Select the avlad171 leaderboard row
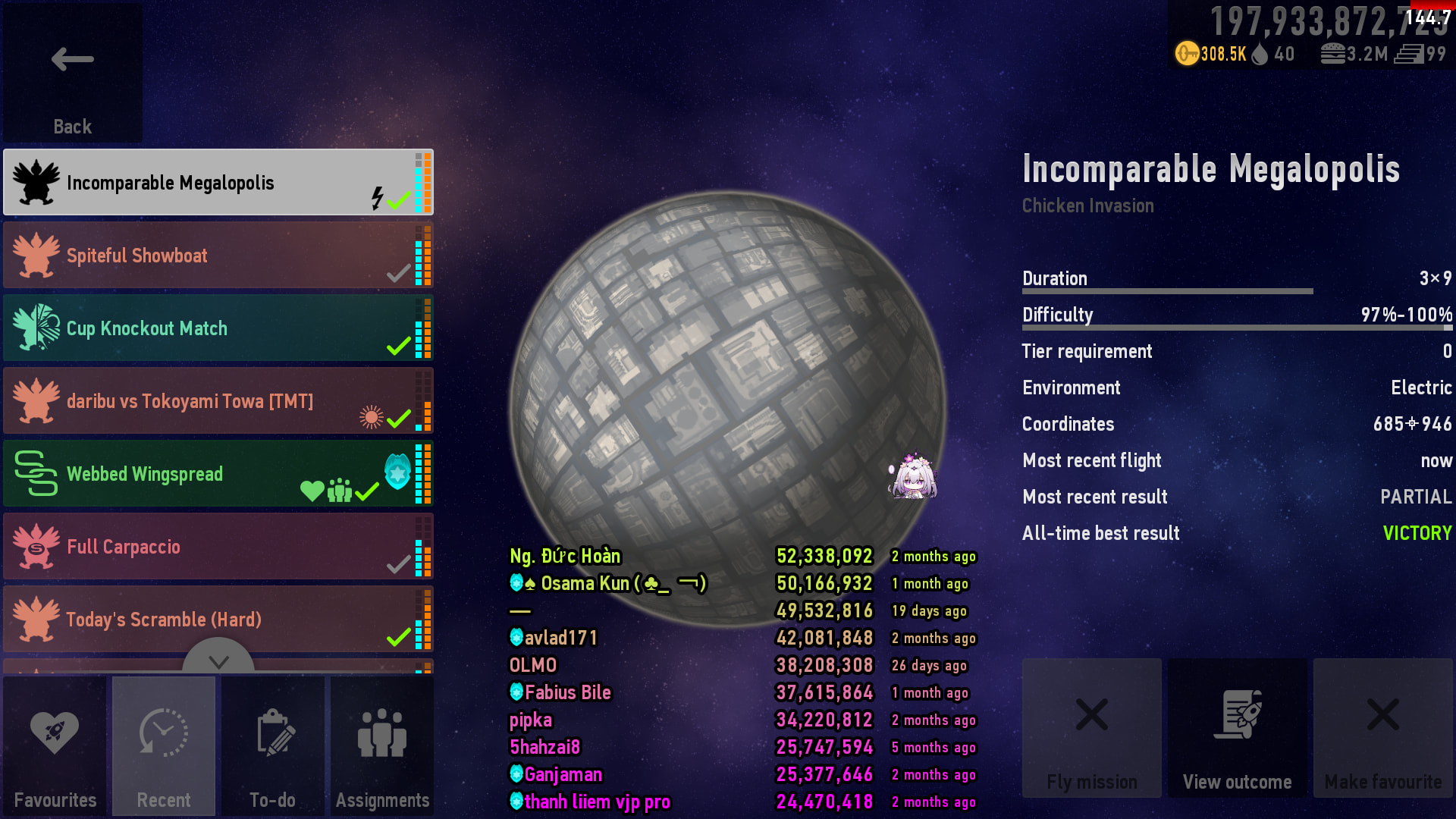The image size is (1456, 819). 561,639
